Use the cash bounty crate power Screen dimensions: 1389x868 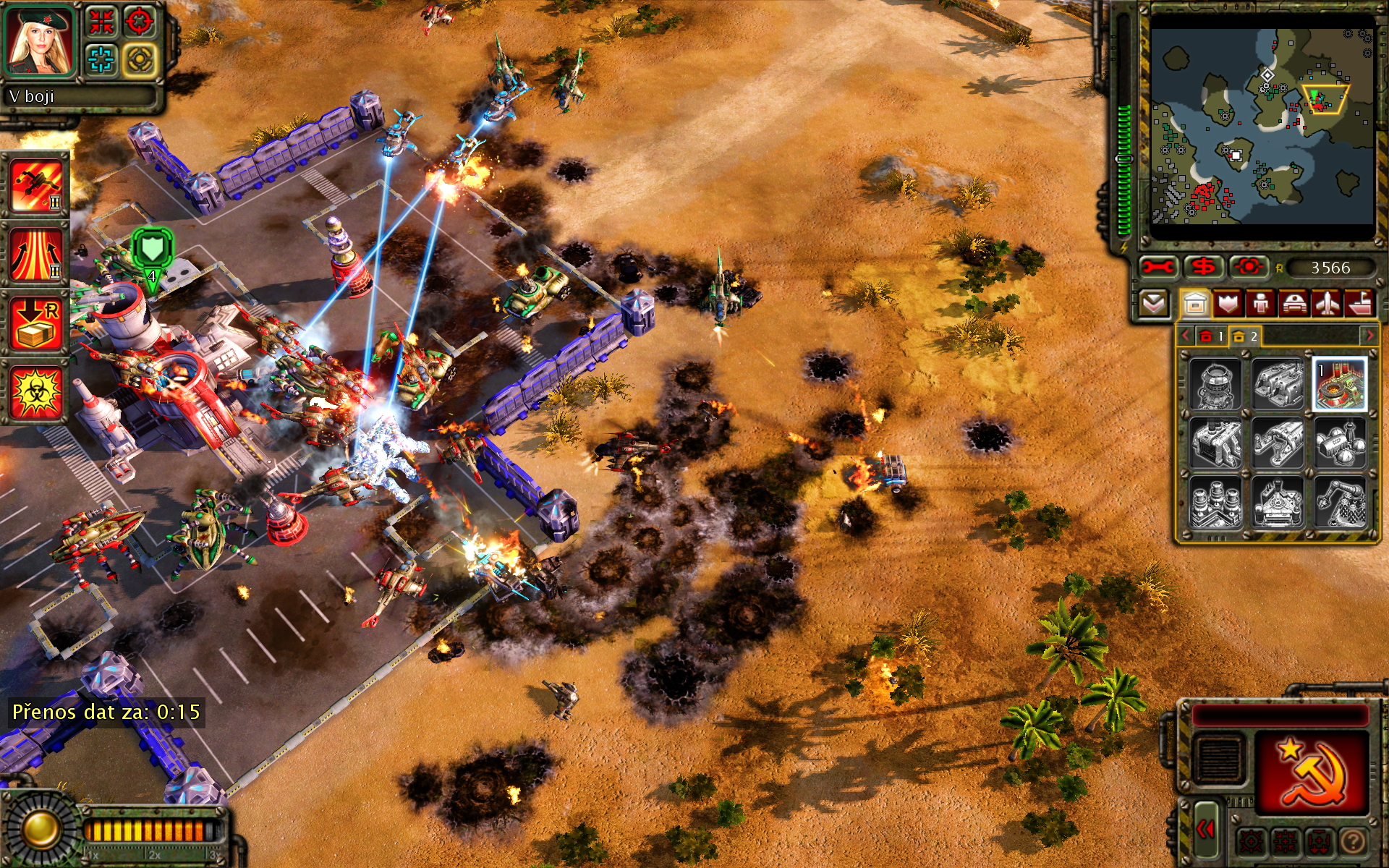point(36,323)
